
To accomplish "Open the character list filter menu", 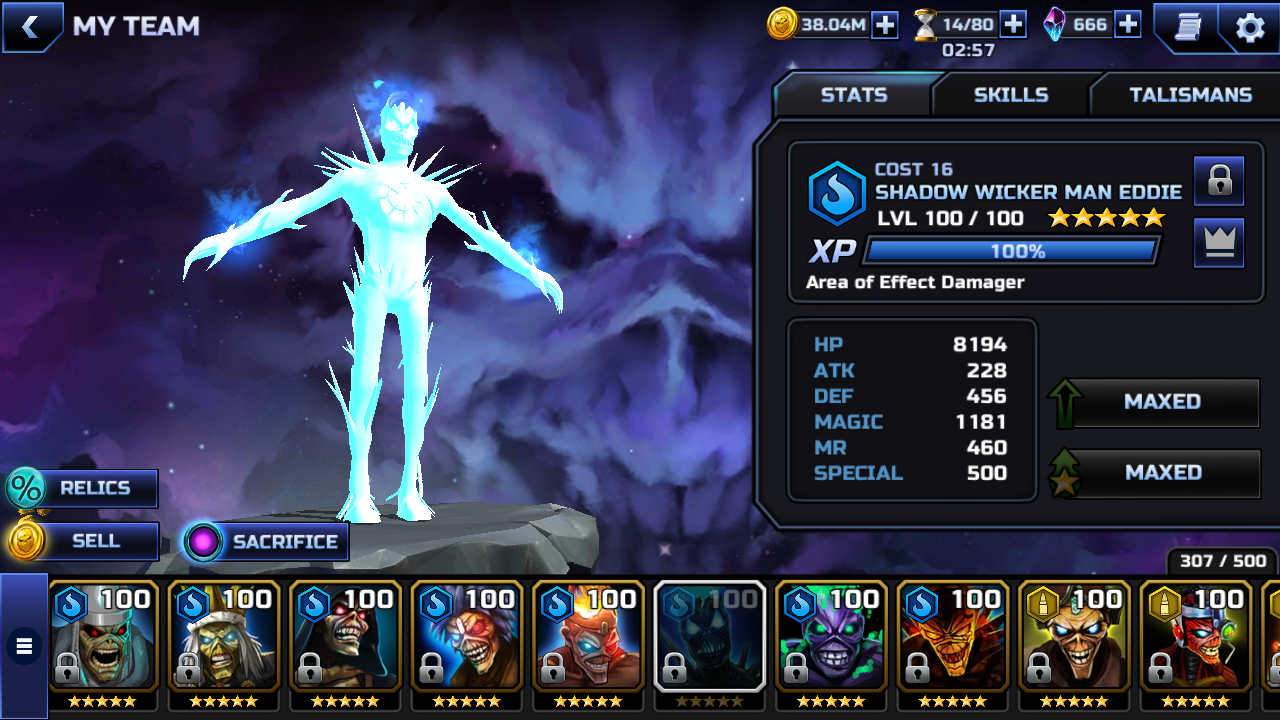I will pyautogui.click(x=24, y=646).
